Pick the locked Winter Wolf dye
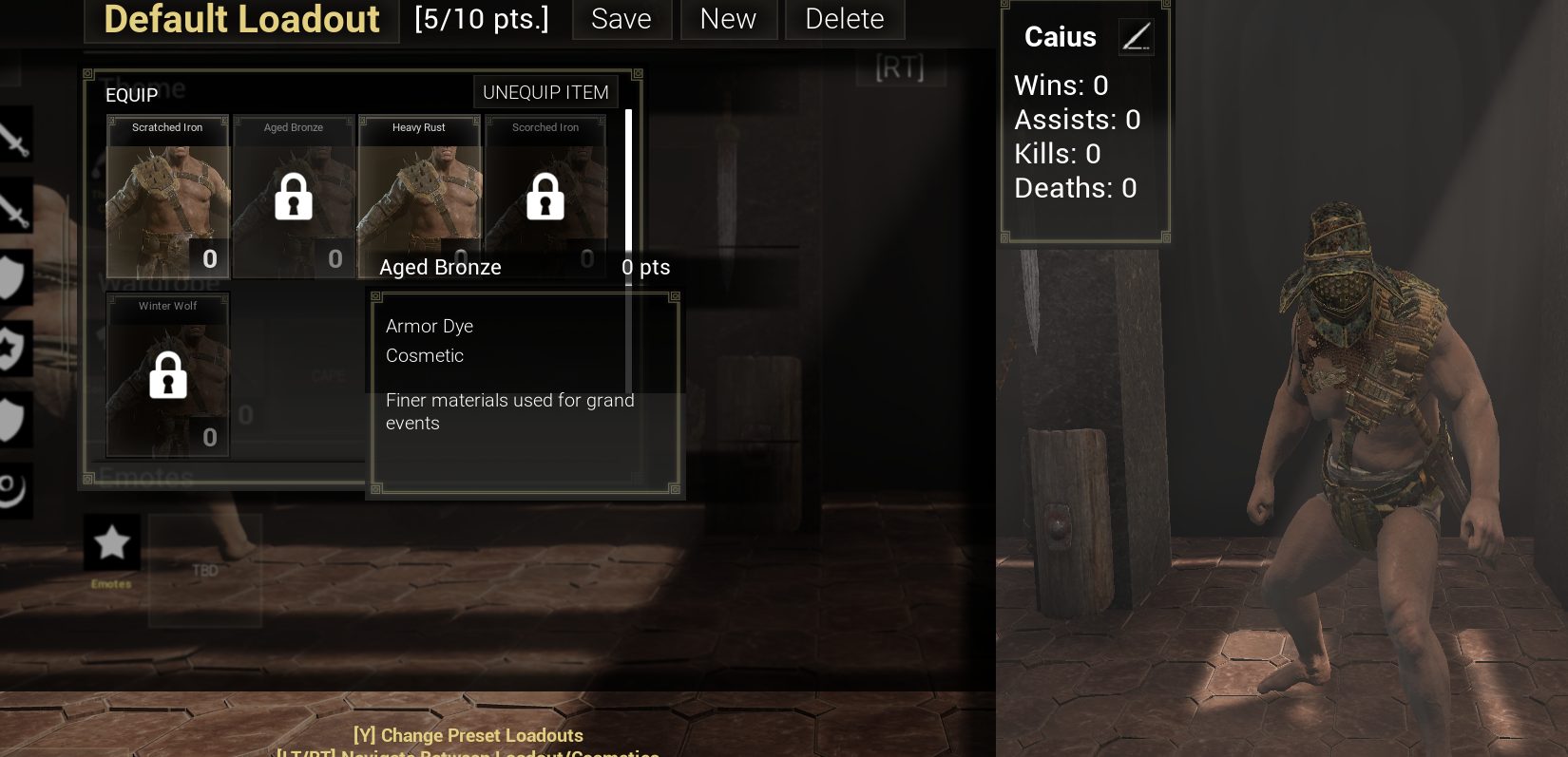 point(168,375)
